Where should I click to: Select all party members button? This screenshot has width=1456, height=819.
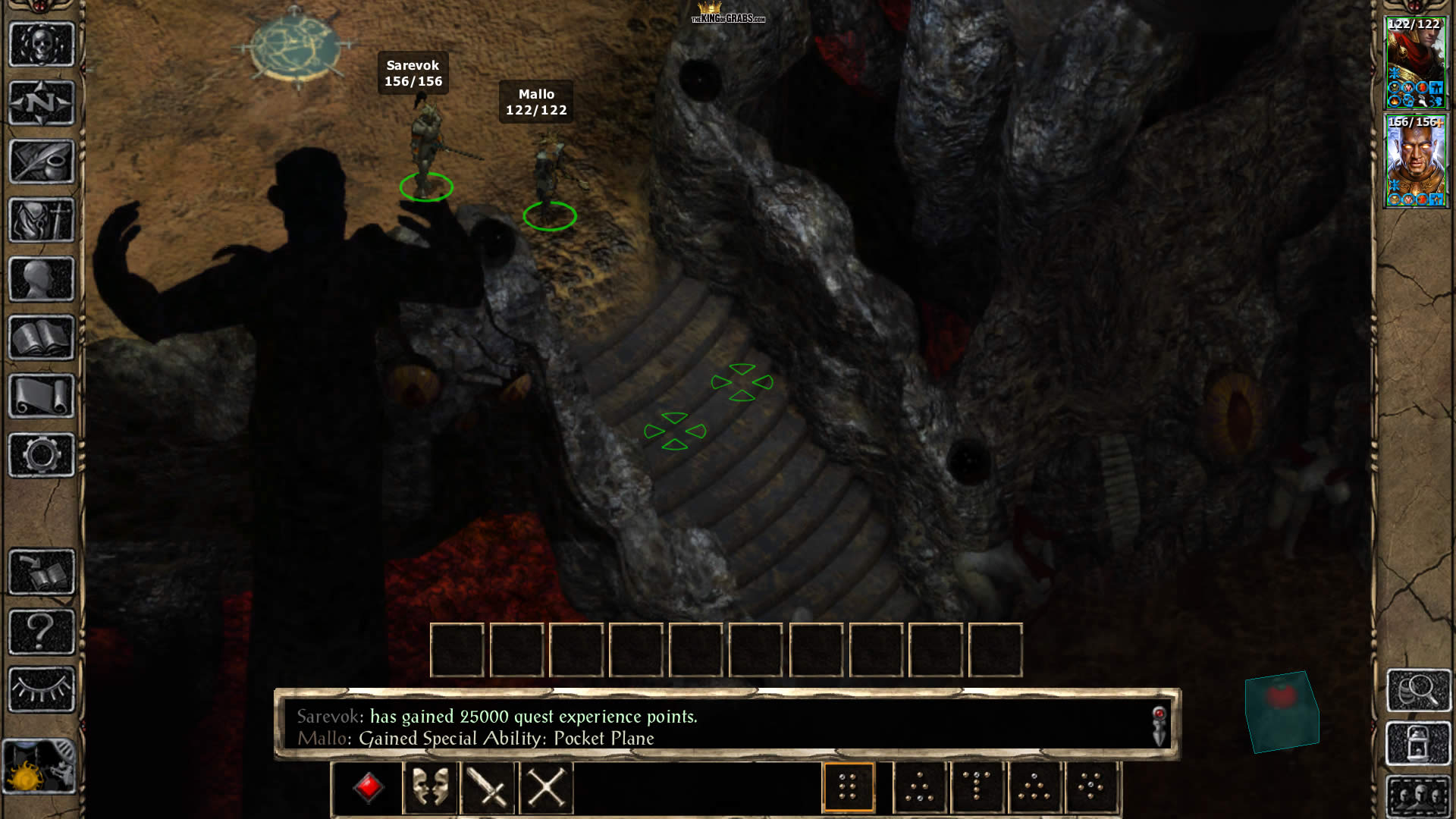coord(1419,796)
